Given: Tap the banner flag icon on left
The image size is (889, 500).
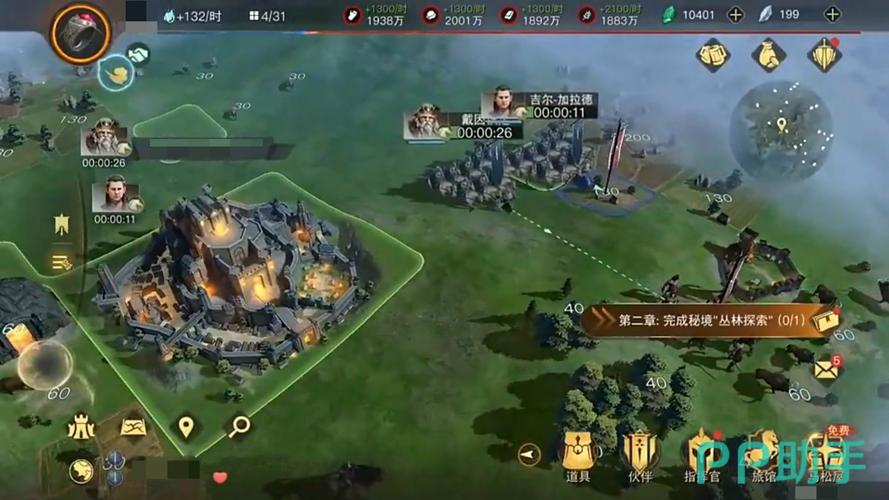Looking at the screenshot, I should pyautogui.click(x=62, y=225).
